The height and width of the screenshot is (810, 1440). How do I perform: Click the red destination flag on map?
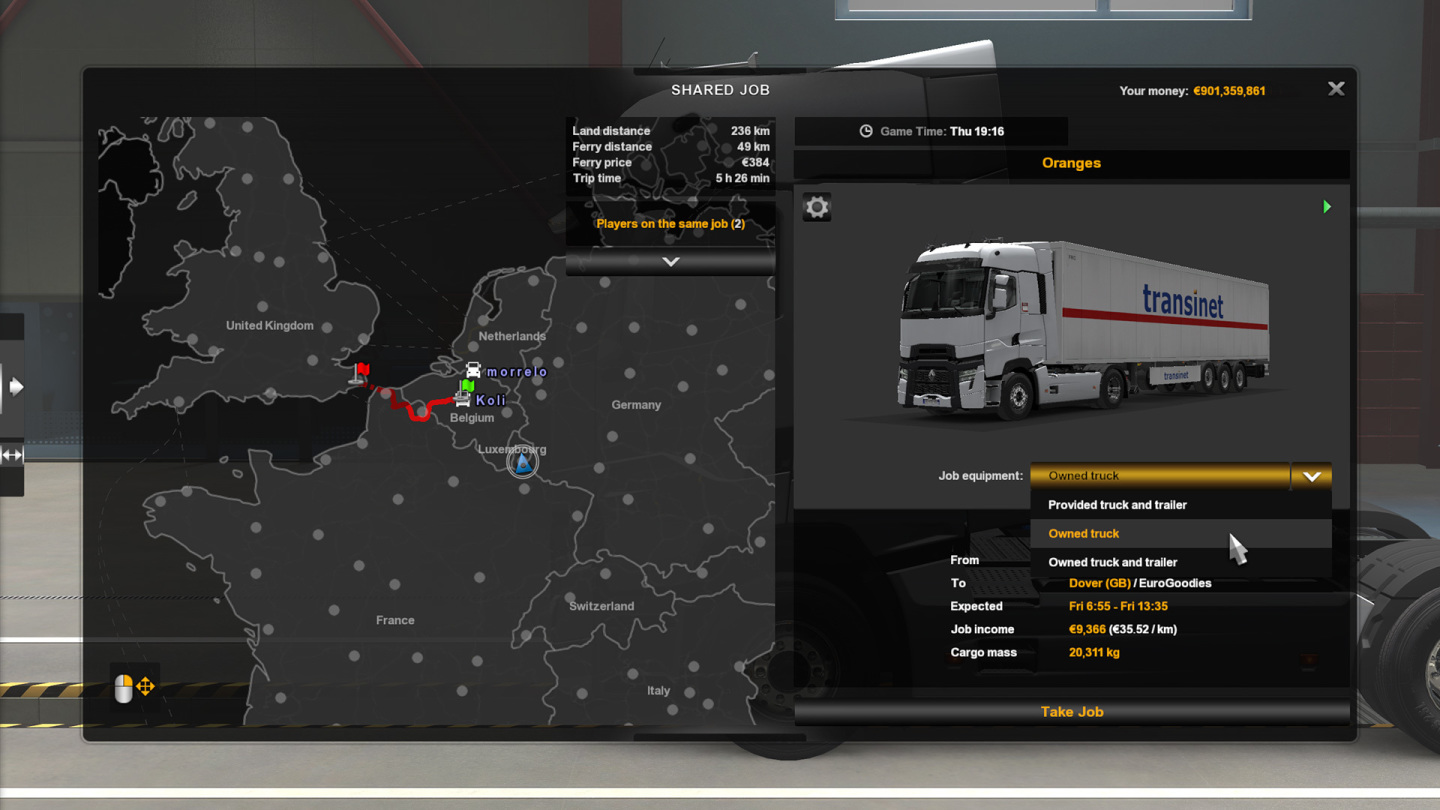(360, 374)
